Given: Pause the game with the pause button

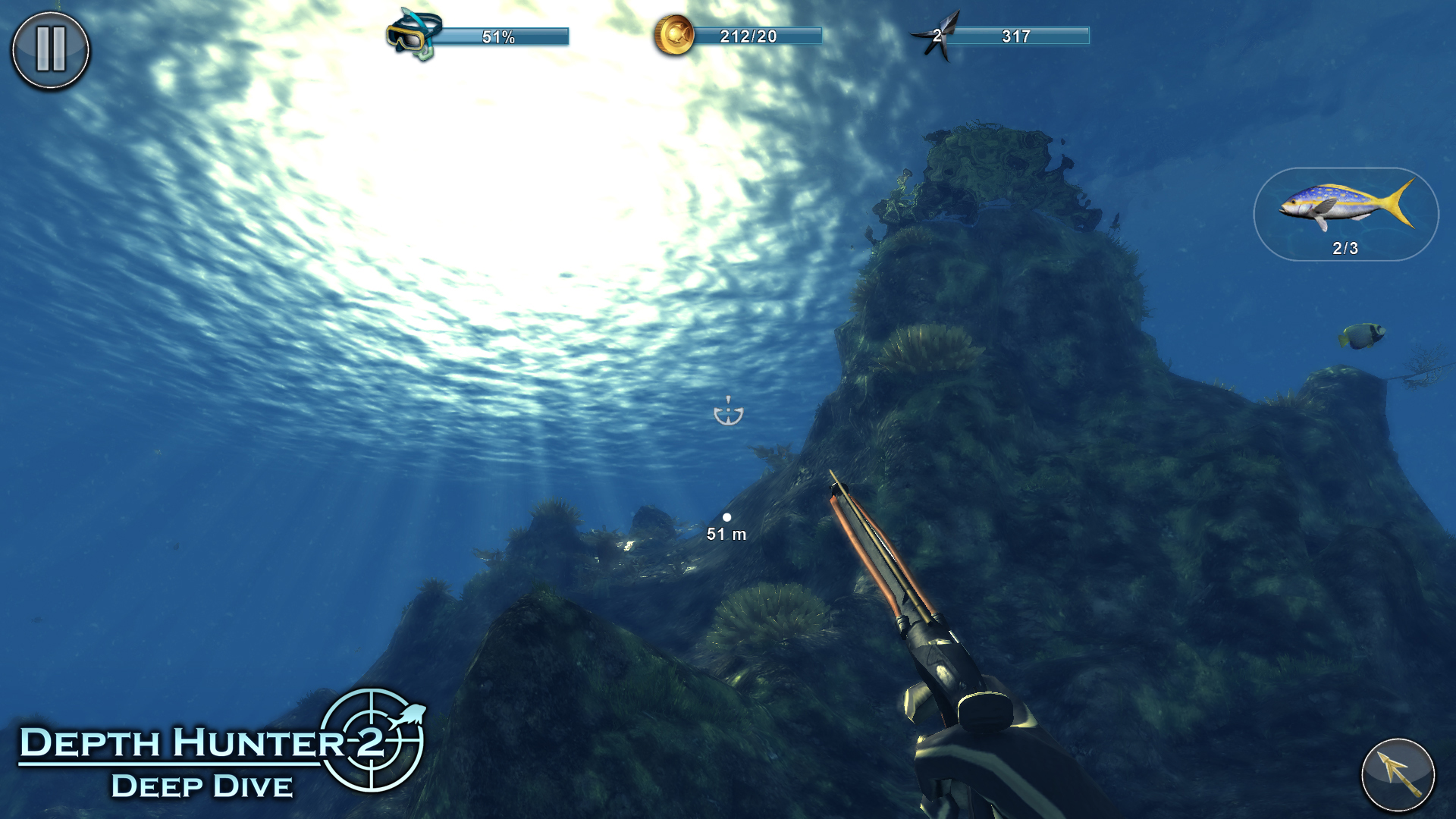Looking at the screenshot, I should click(51, 50).
